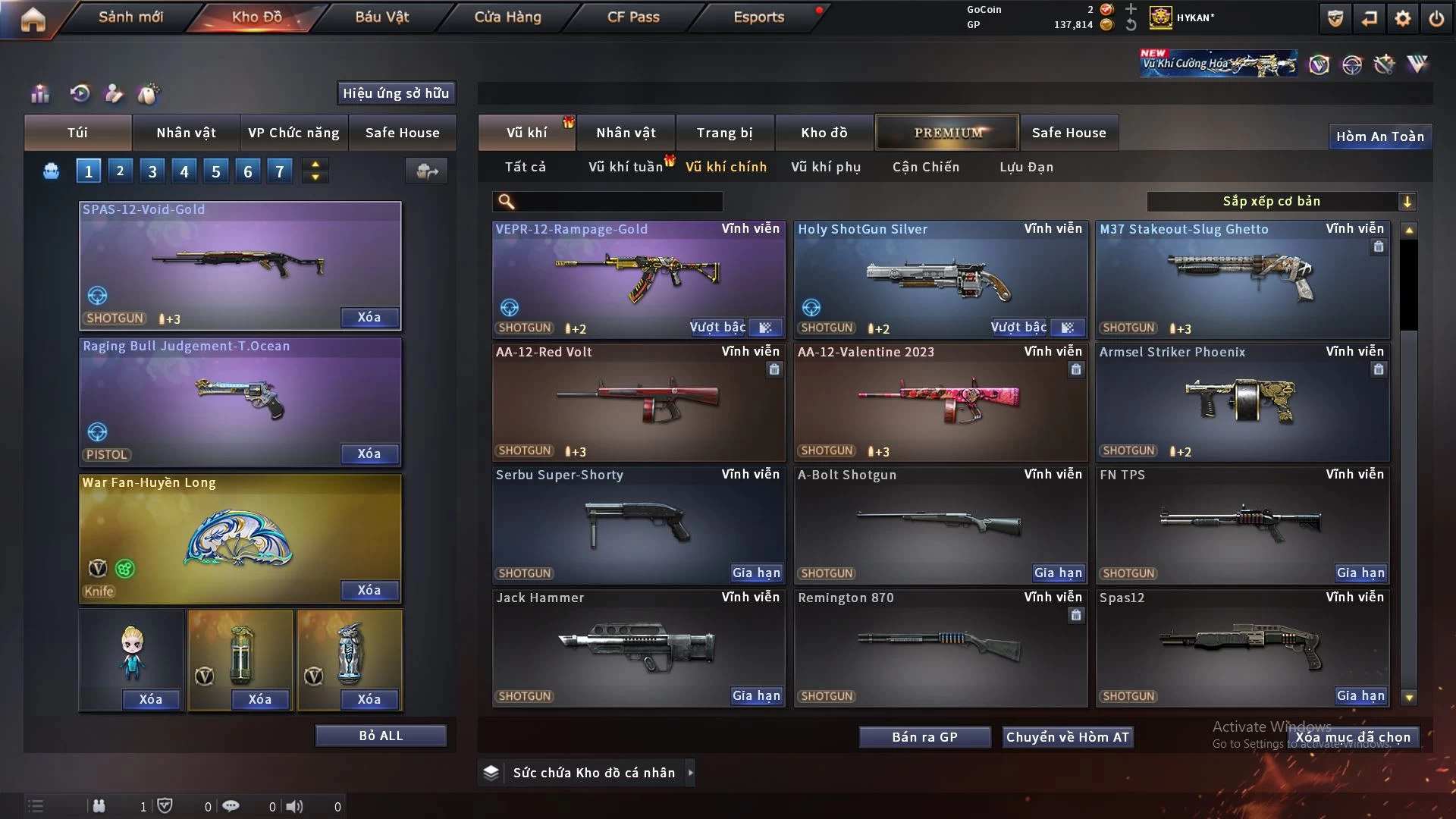The height and width of the screenshot is (819, 1456).
Task: Open the Sắp xếp cơ bản sort dropdown
Action: (x=1281, y=201)
